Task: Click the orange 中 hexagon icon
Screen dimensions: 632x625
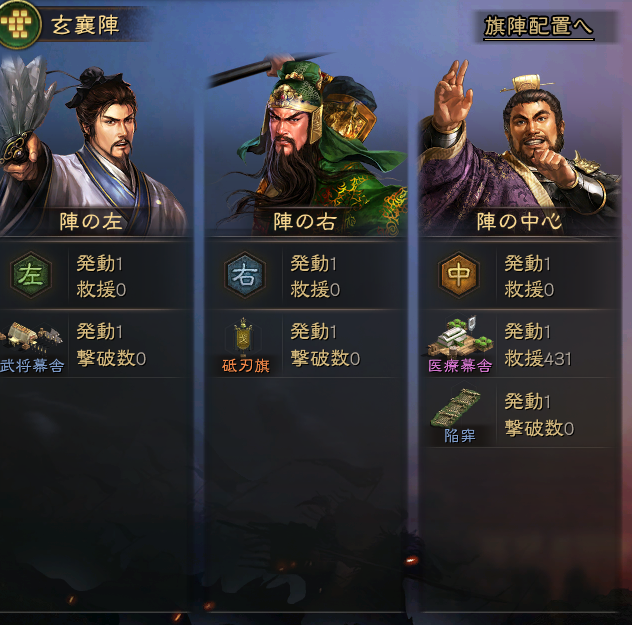Action: pos(458,276)
